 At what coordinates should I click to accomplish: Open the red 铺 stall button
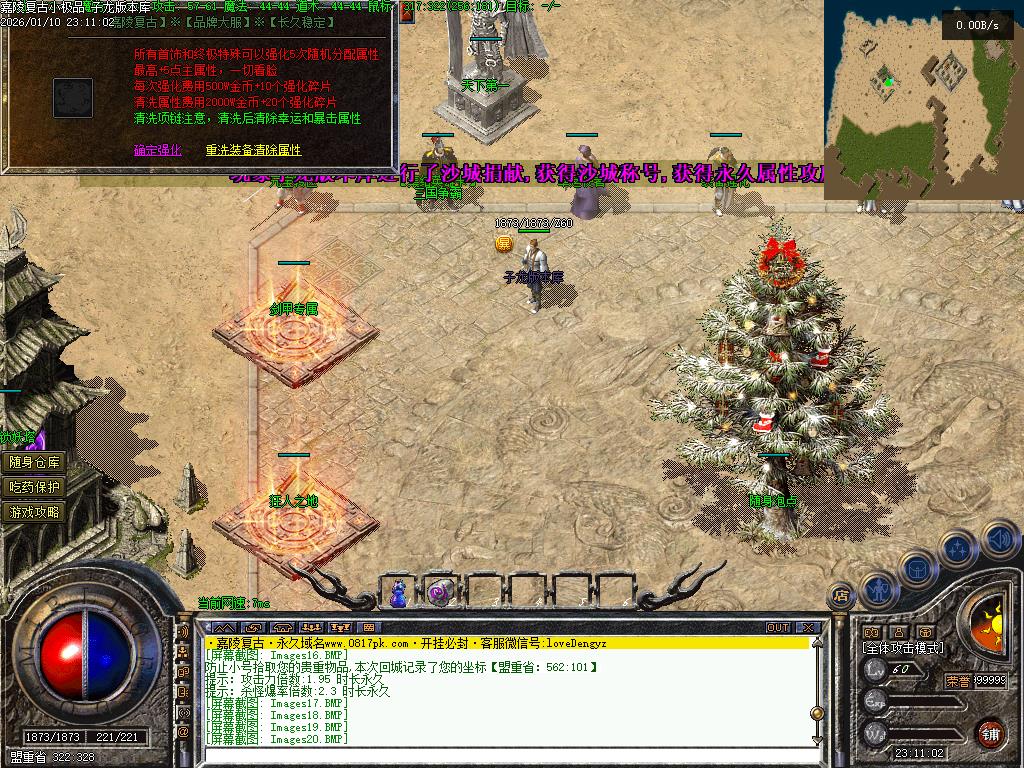pos(990,732)
